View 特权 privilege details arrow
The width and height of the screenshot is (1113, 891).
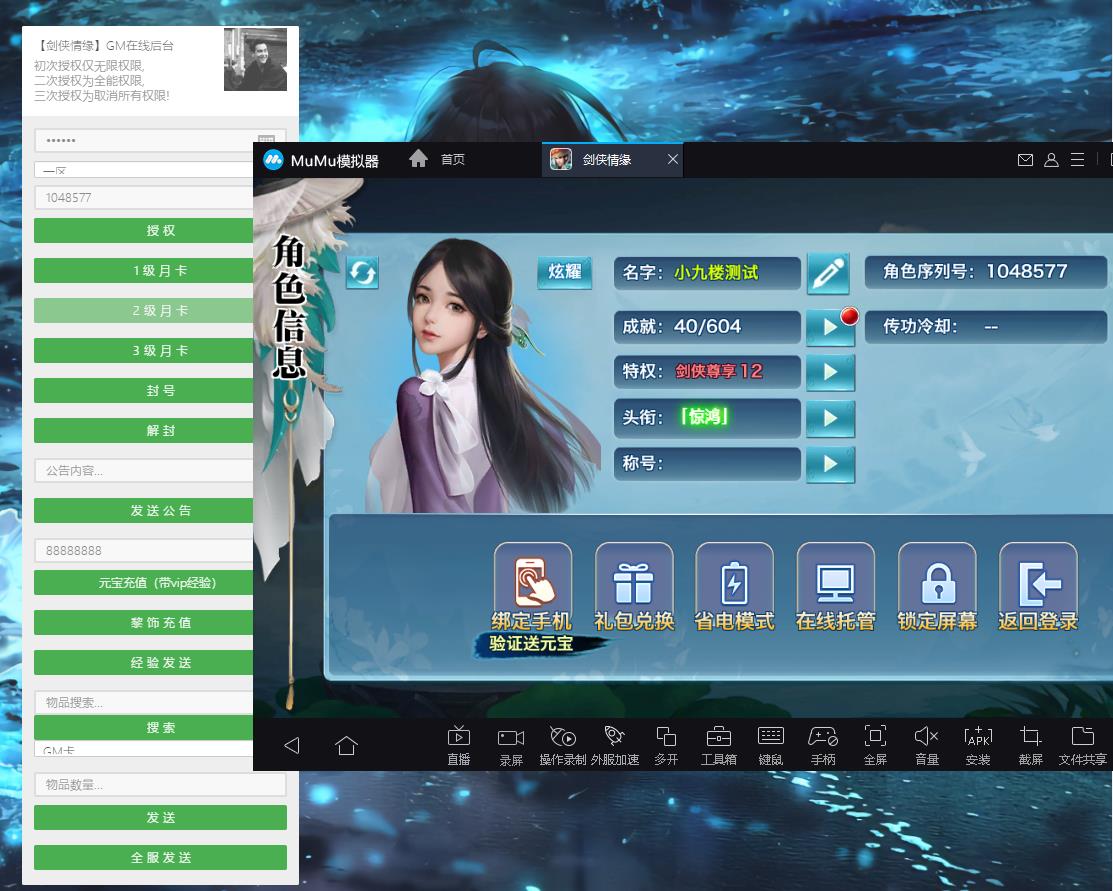pos(830,372)
